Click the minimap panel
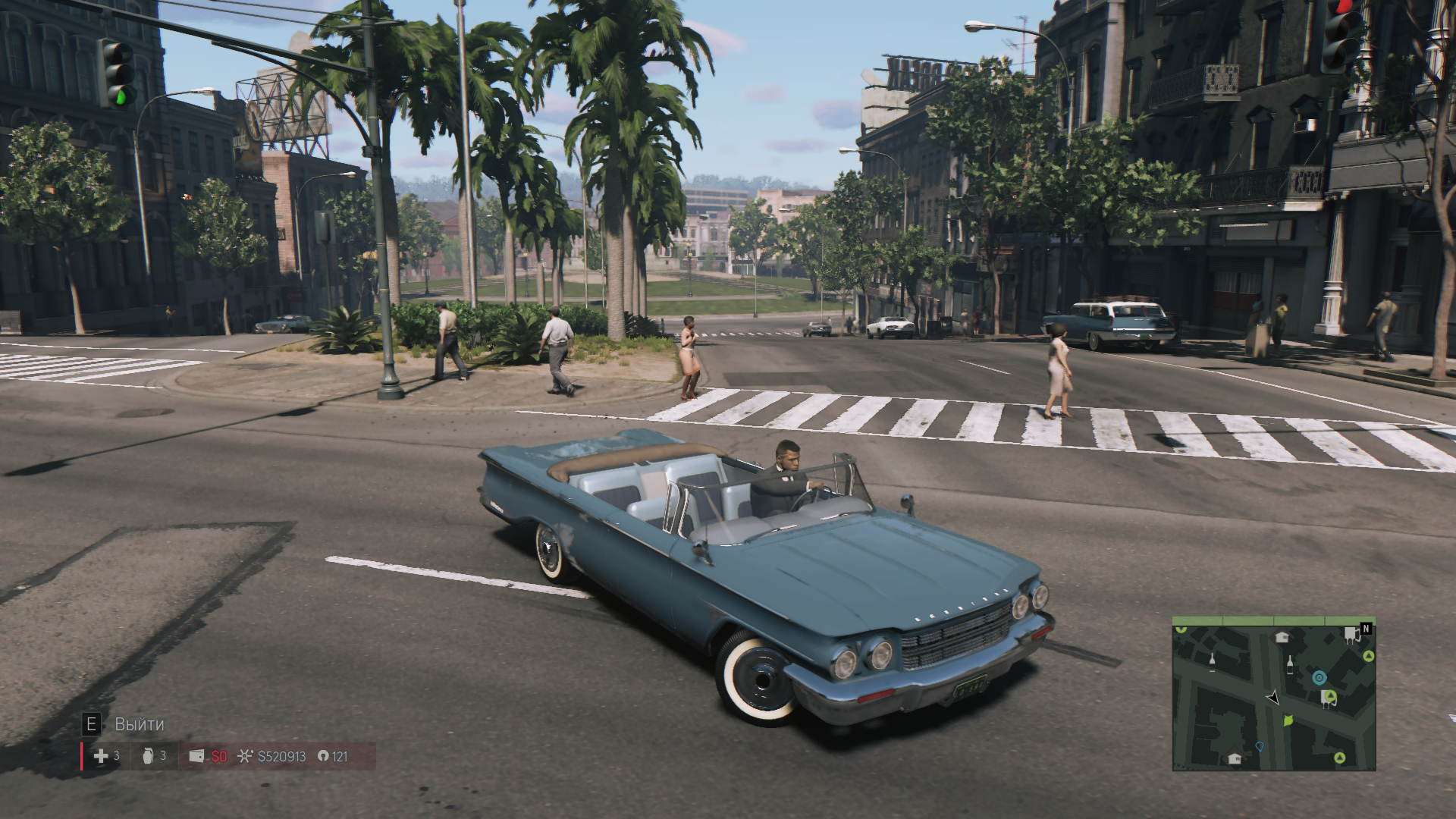The width and height of the screenshot is (1456, 819). pos(1274,694)
